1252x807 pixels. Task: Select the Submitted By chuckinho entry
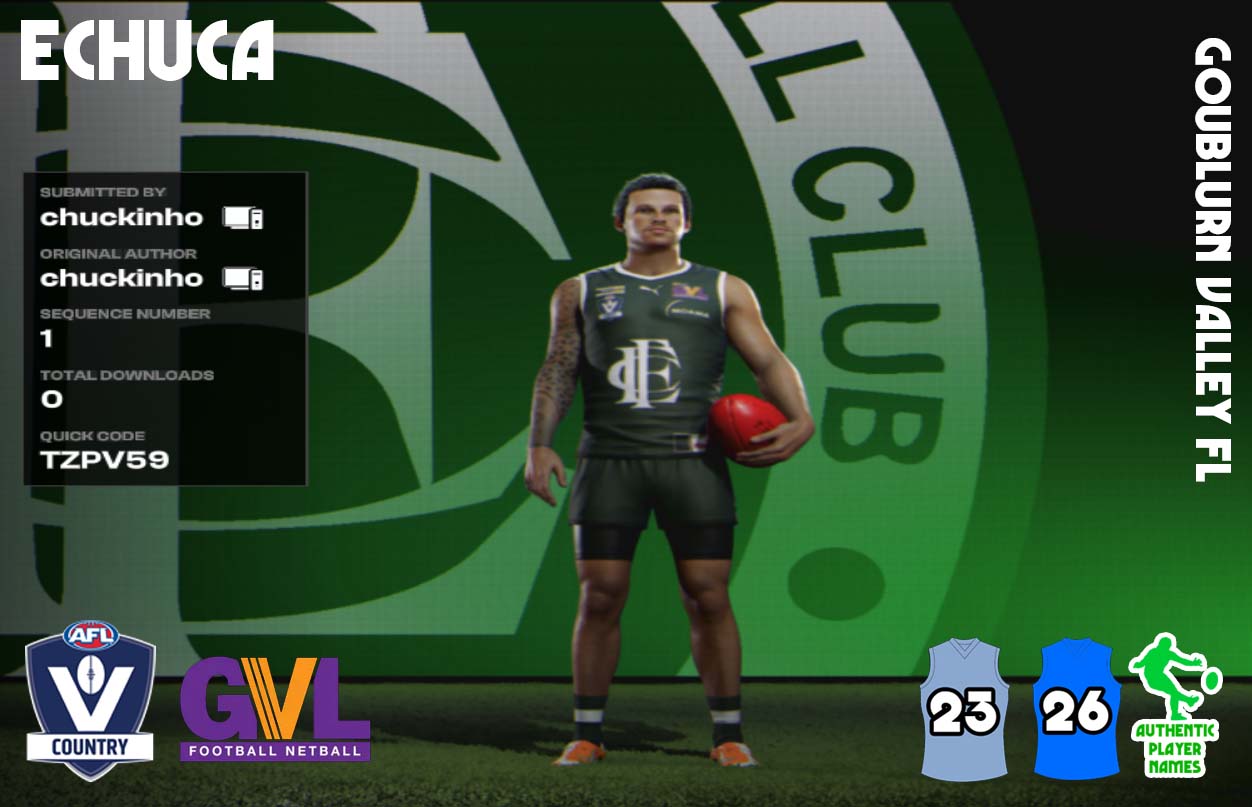122,217
